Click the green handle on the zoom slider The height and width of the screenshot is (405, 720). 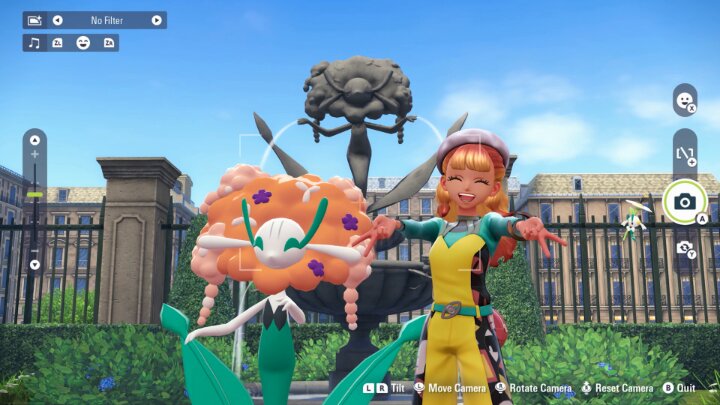click(x=35, y=194)
